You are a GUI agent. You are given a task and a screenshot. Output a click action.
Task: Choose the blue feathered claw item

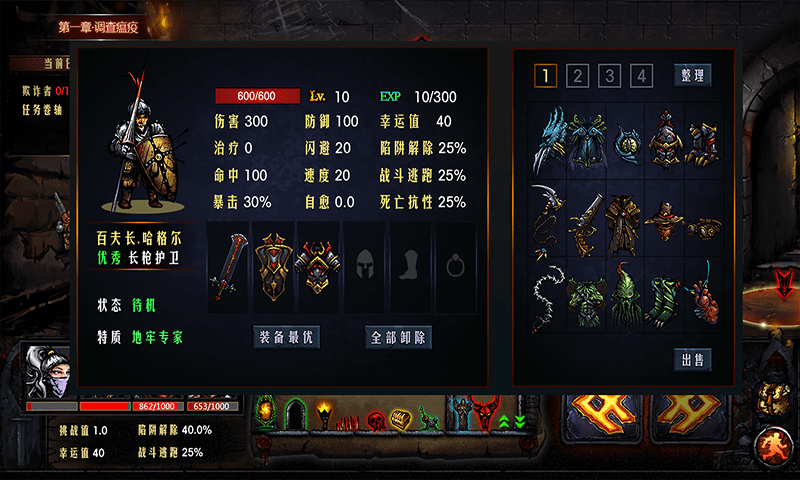(x=548, y=138)
